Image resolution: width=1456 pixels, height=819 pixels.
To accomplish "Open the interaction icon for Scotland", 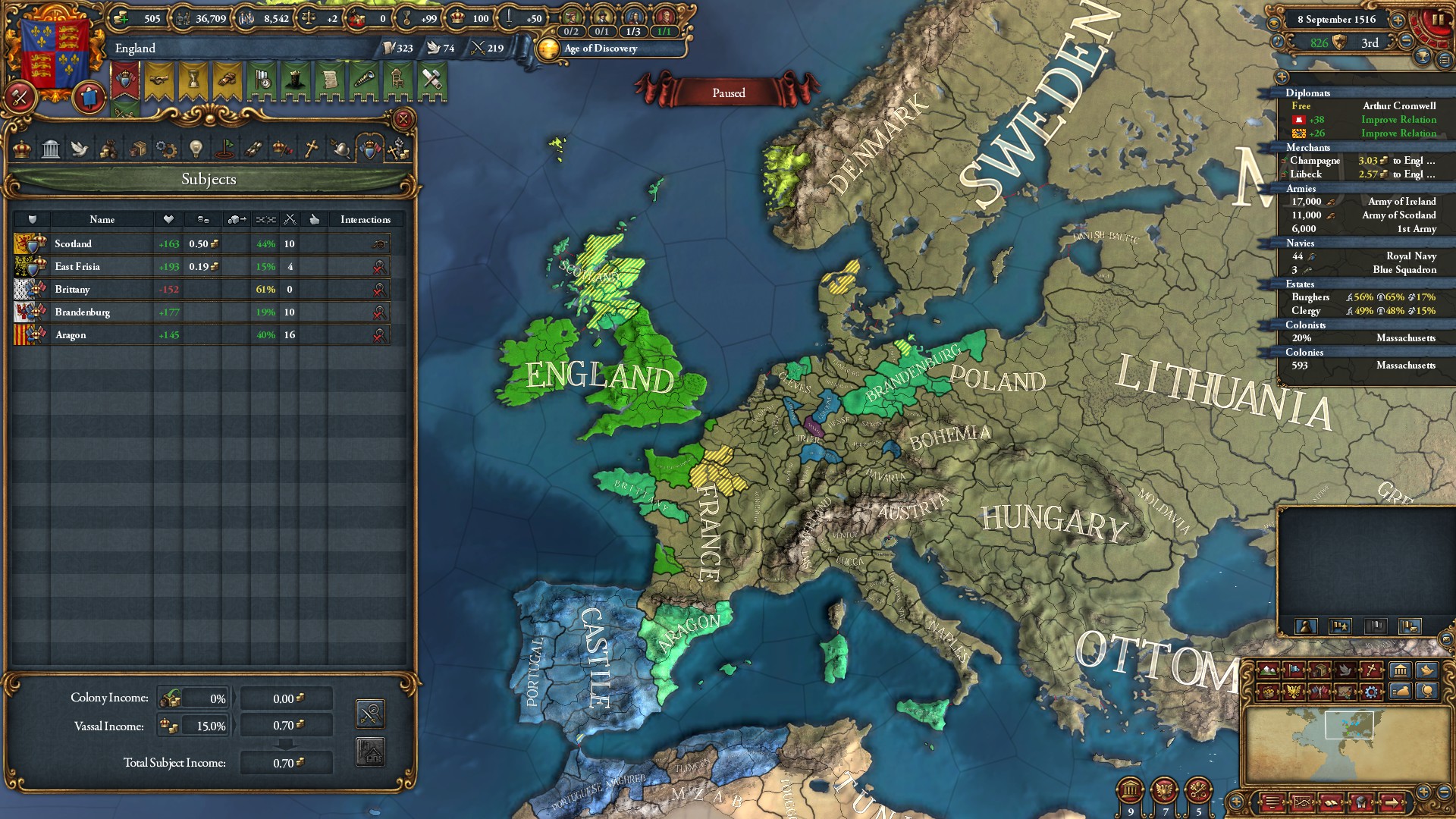I will pyautogui.click(x=379, y=243).
